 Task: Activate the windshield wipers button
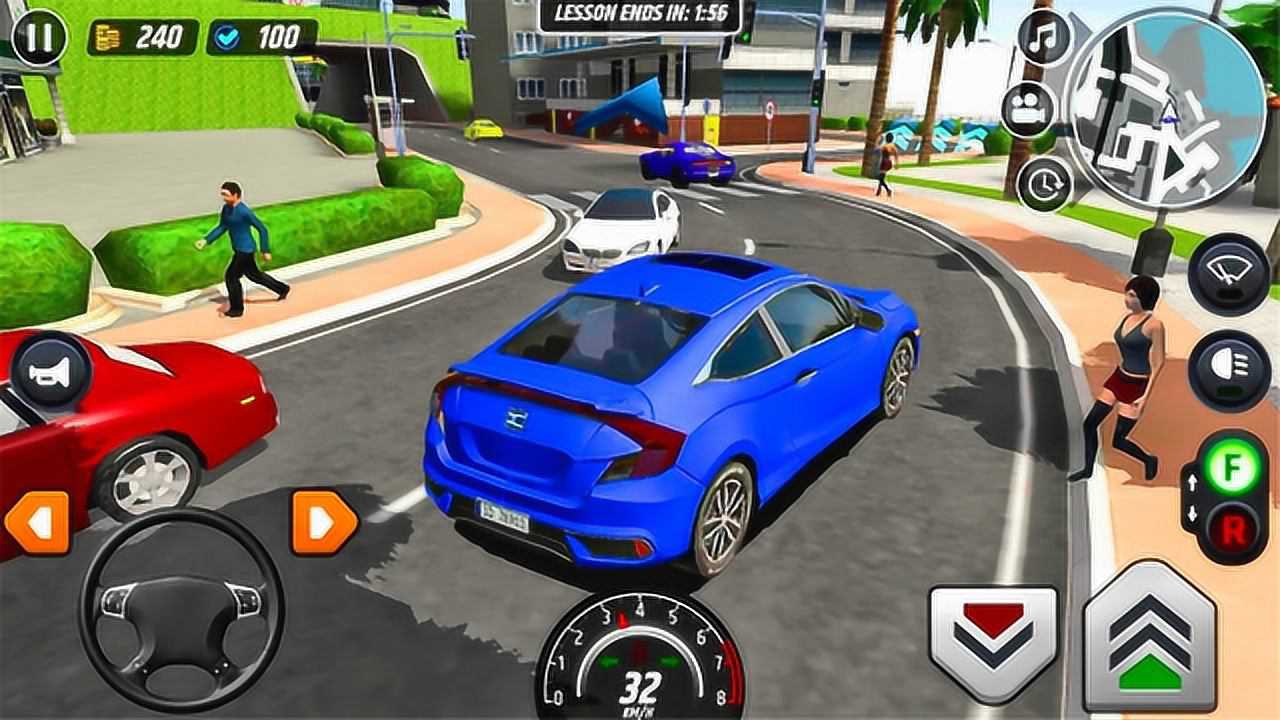pos(1228,273)
